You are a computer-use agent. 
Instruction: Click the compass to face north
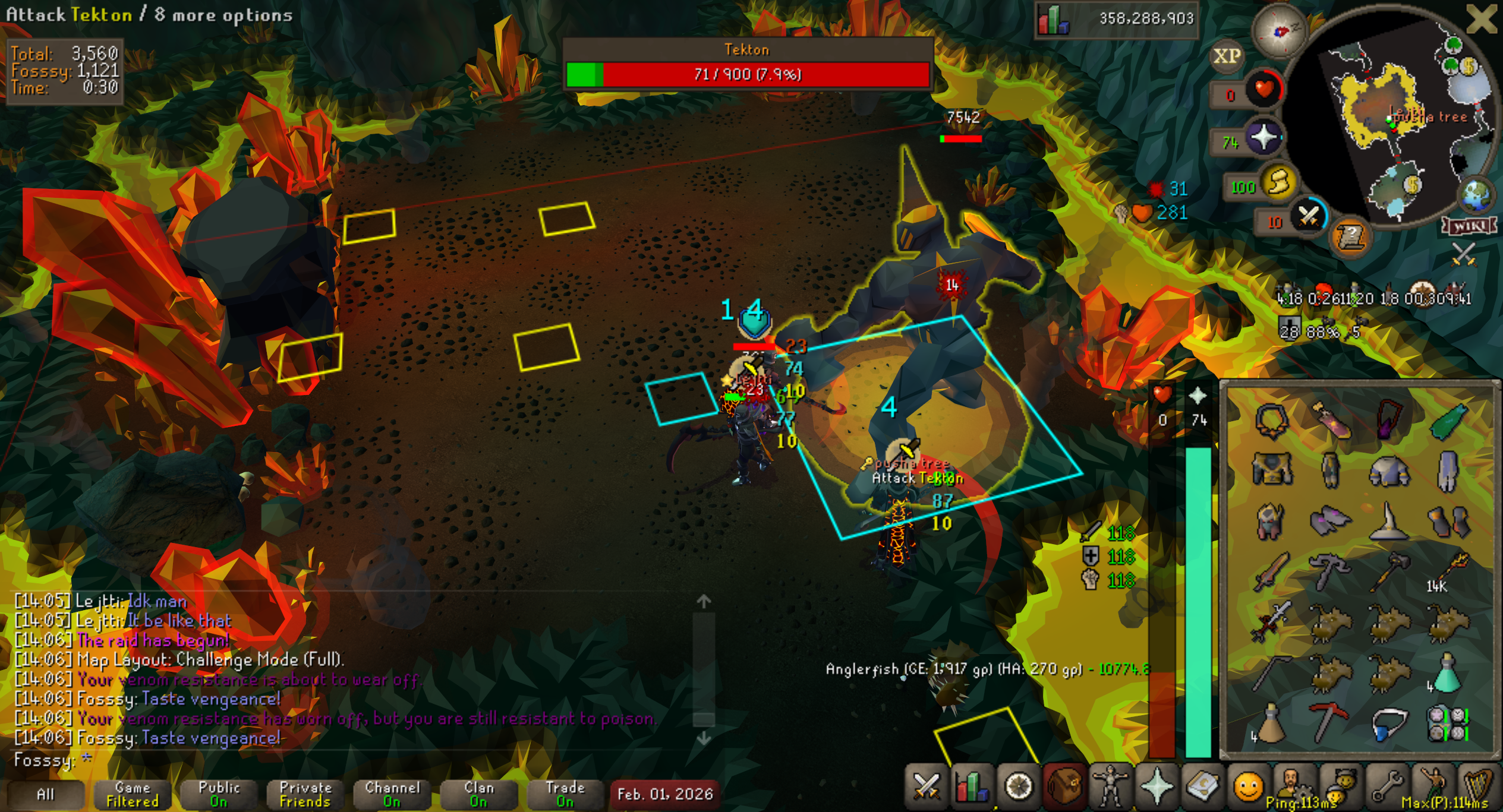[1280, 31]
